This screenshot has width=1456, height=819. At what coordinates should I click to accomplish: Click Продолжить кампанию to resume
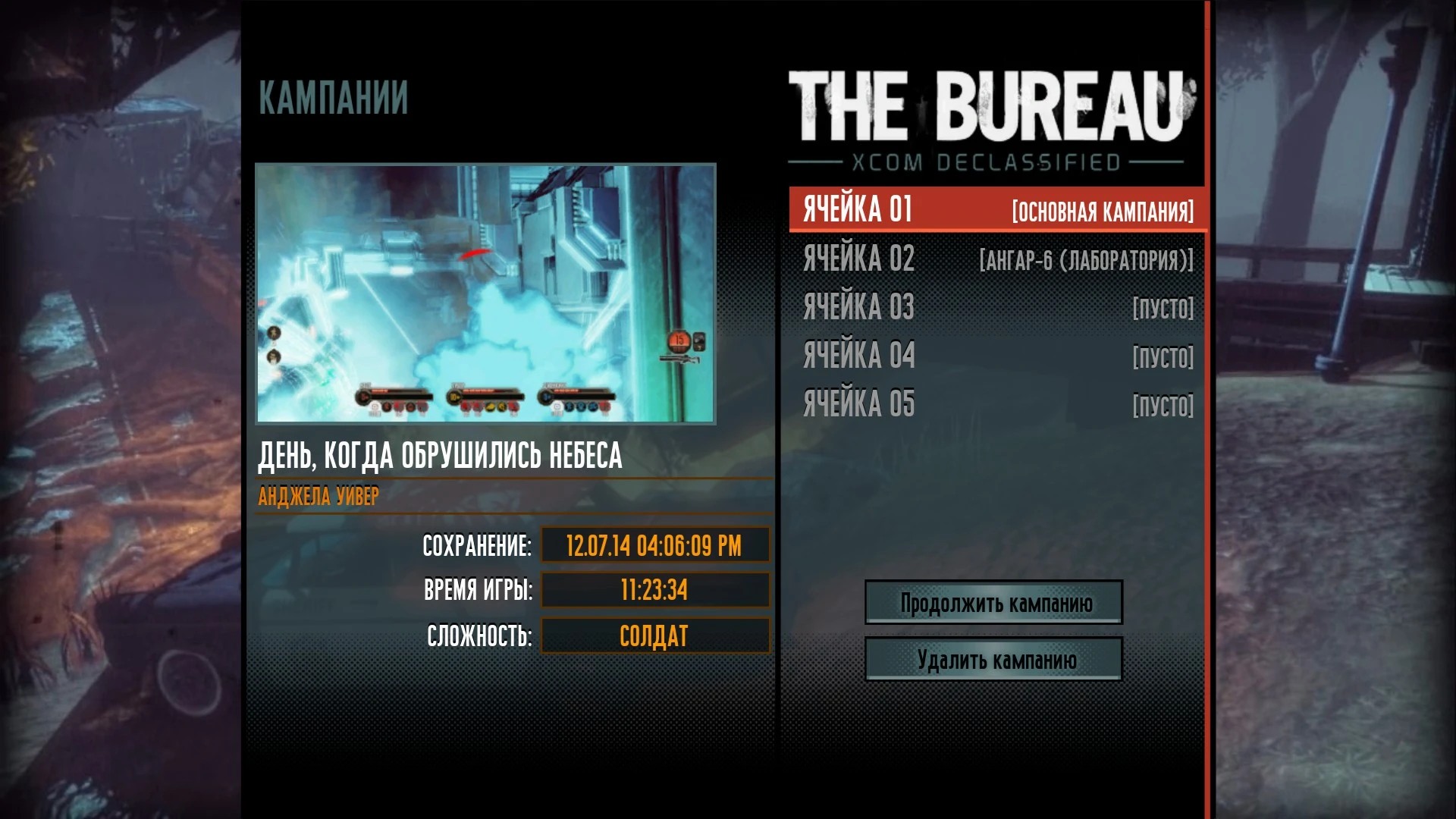pyautogui.click(x=993, y=603)
